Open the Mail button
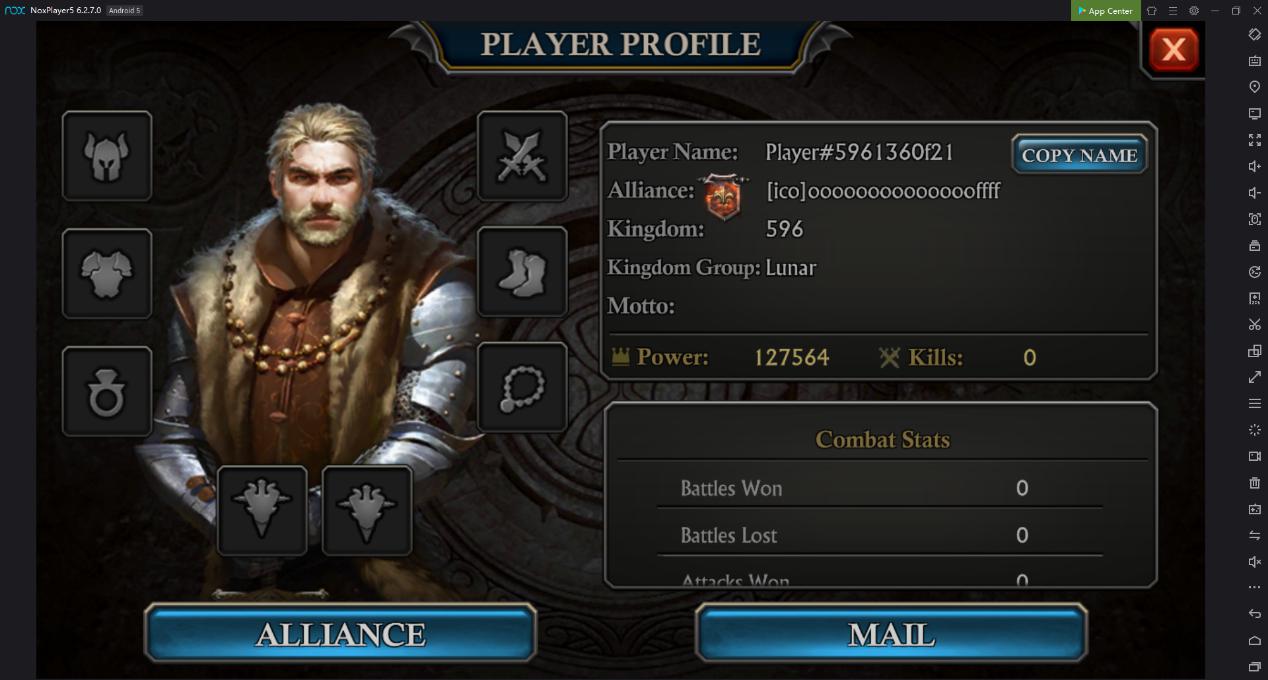1268x680 pixels. pyautogui.click(x=891, y=634)
